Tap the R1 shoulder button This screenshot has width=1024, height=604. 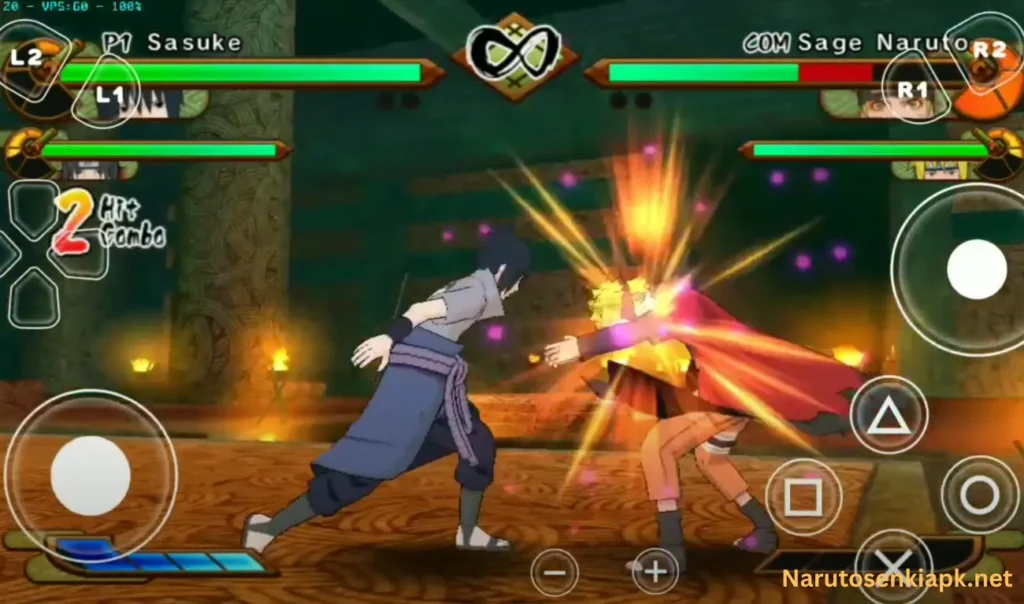[x=914, y=89]
